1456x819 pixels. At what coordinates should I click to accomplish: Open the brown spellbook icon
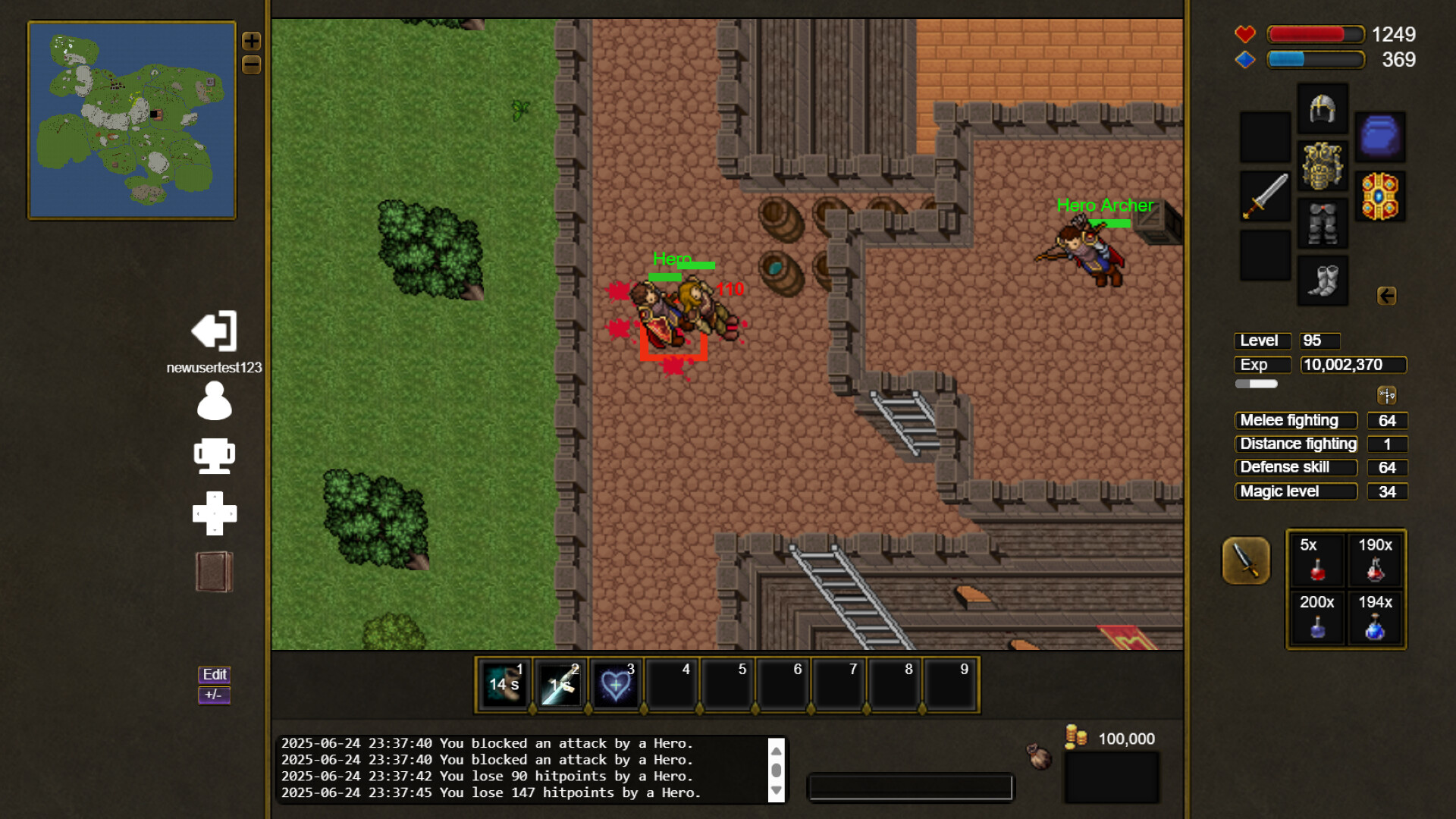[x=213, y=571]
